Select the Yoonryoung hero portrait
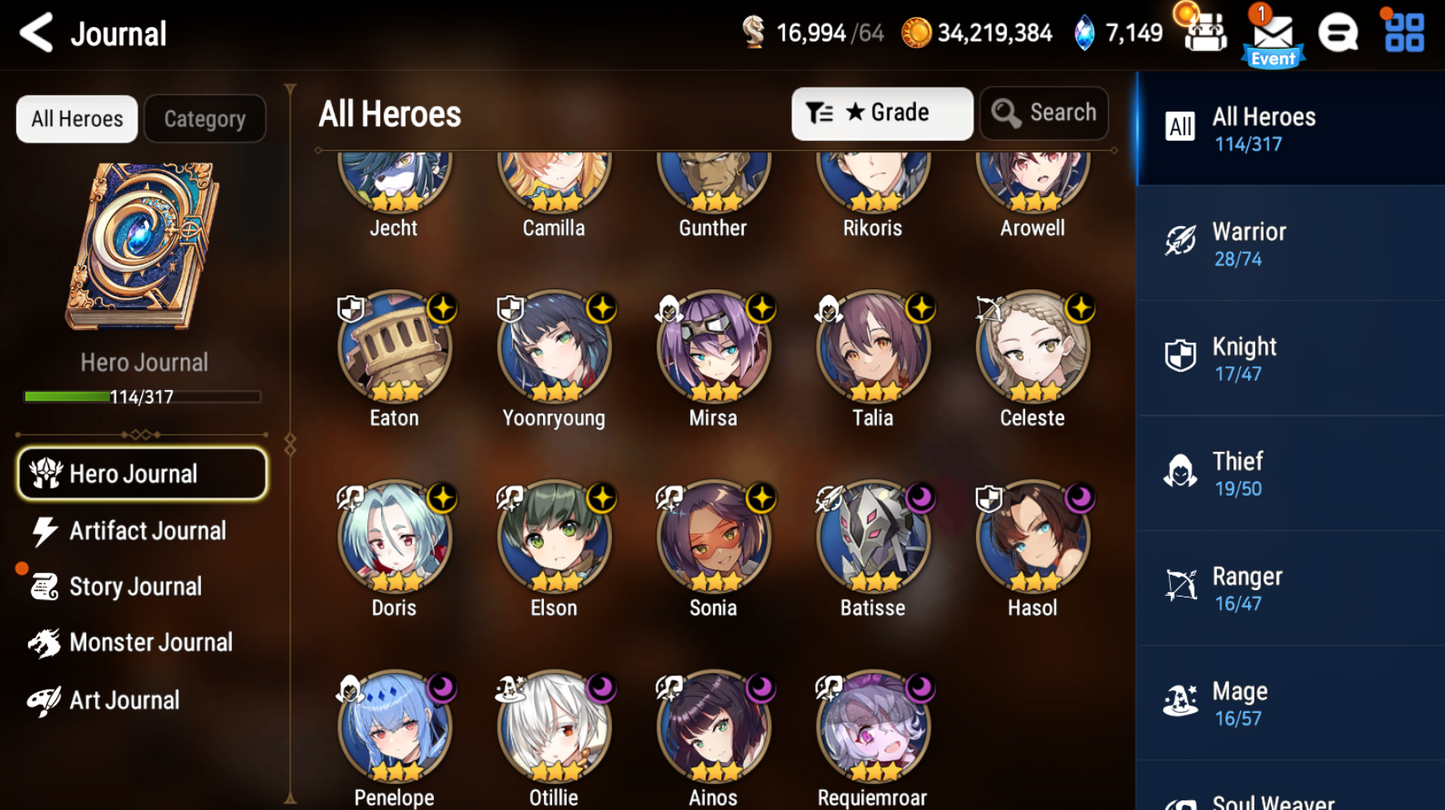The image size is (1445, 810). tap(553, 348)
